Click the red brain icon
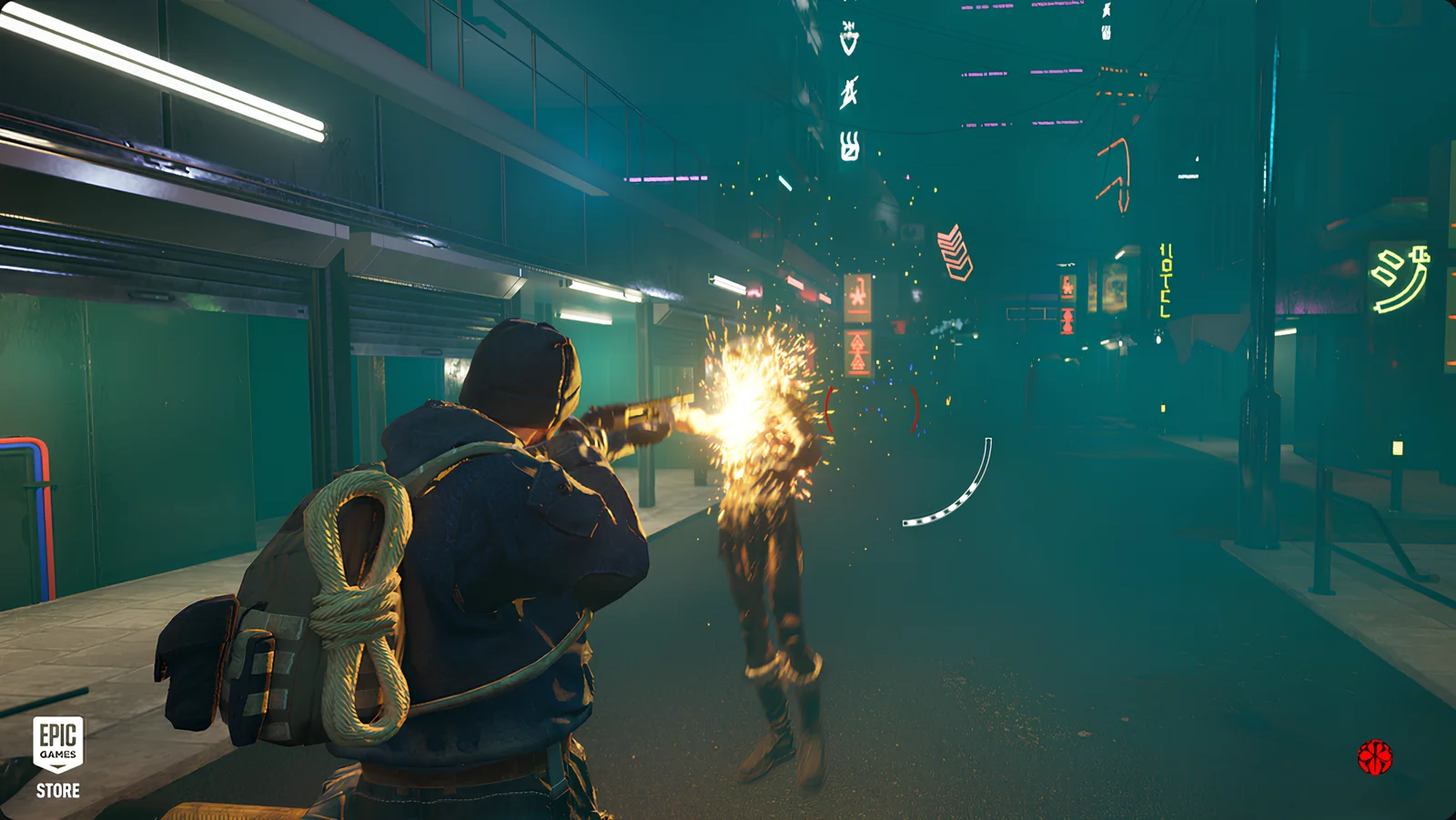 (x=1375, y=757)
